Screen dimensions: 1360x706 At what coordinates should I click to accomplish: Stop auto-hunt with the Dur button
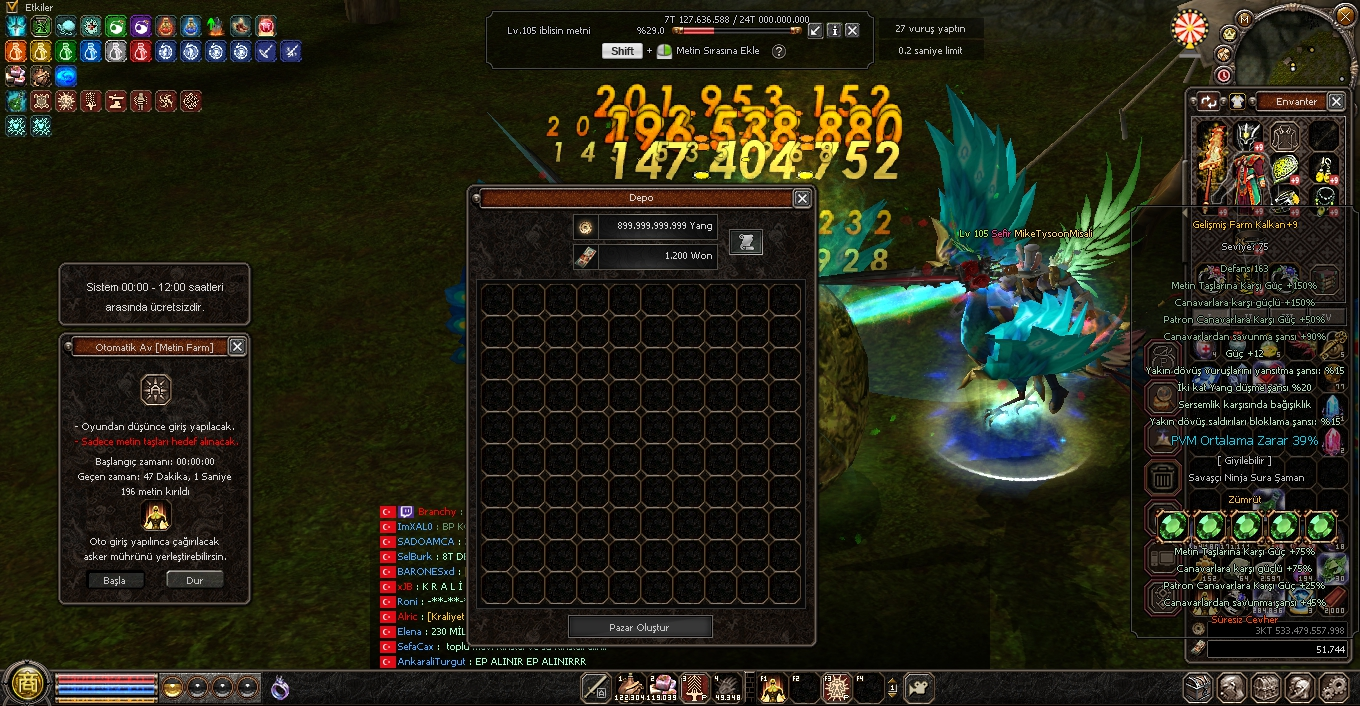click(x=194, y=580)
